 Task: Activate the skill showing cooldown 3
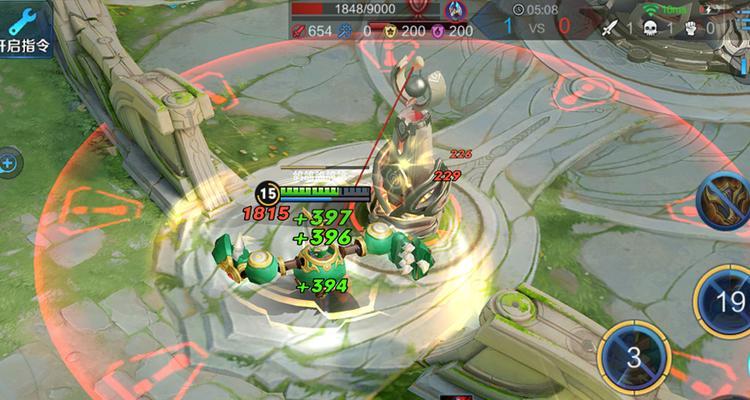point(632,358)
